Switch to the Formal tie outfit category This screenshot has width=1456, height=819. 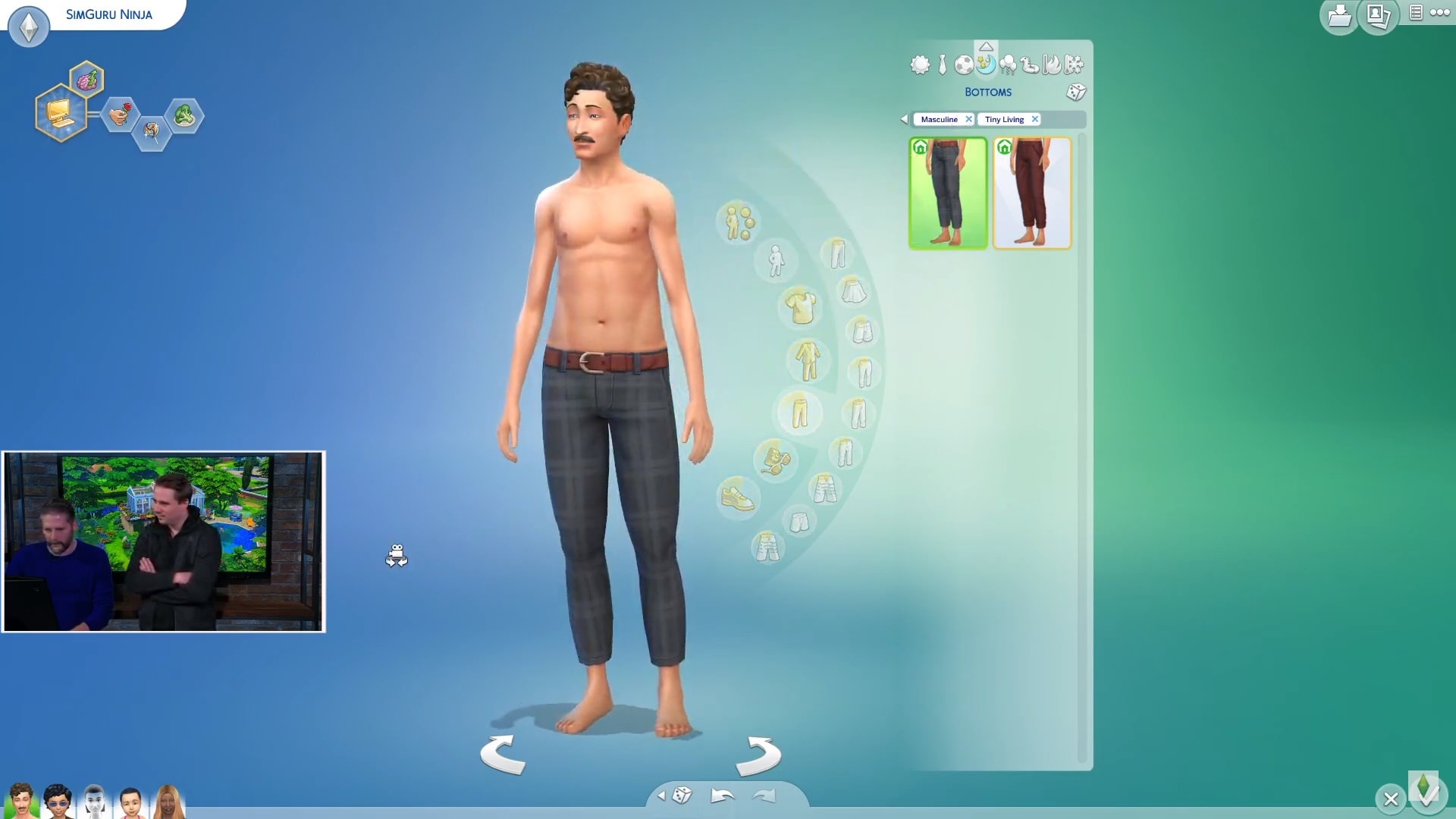click(x=943, y=65)
